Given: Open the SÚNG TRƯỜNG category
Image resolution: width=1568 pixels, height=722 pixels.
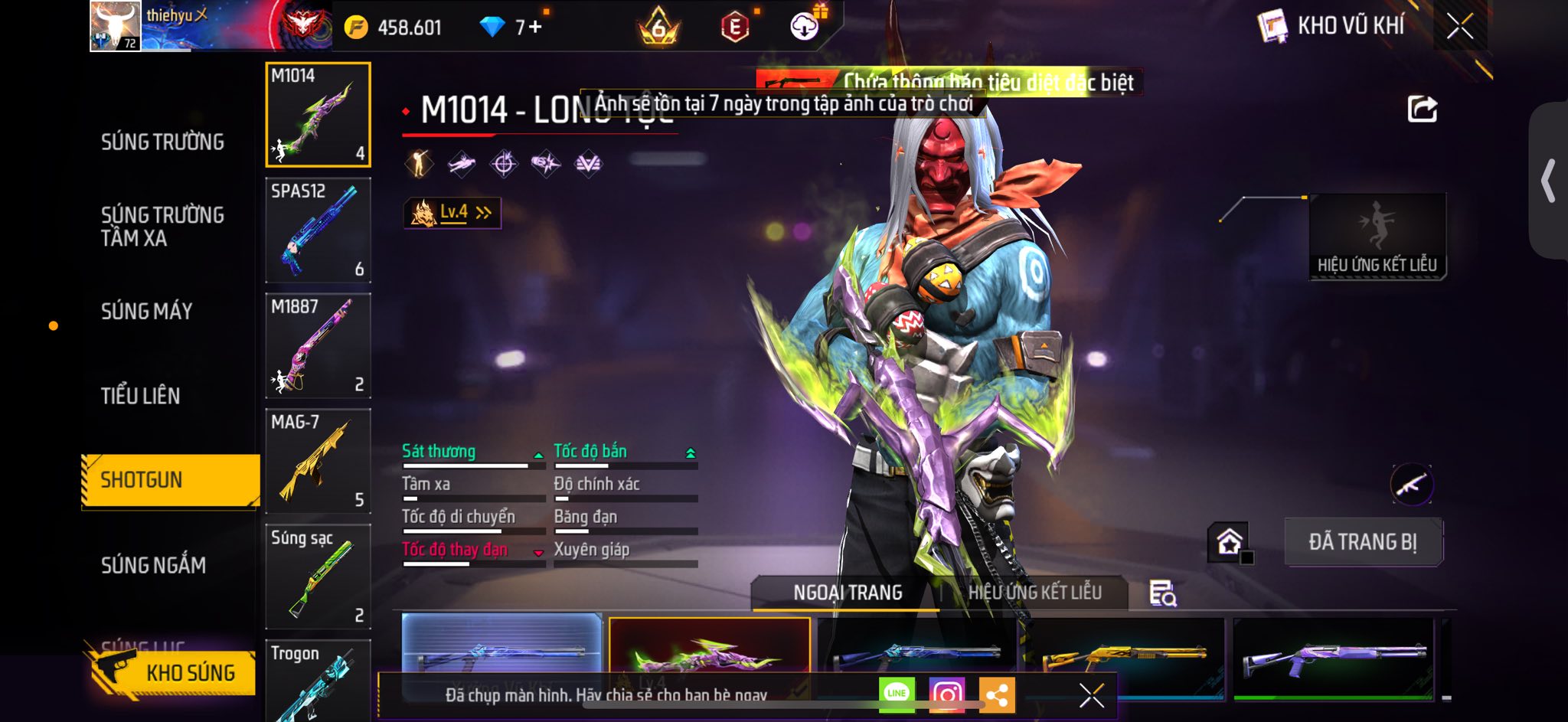Looking at the screenshot, I should coord(162,142).
